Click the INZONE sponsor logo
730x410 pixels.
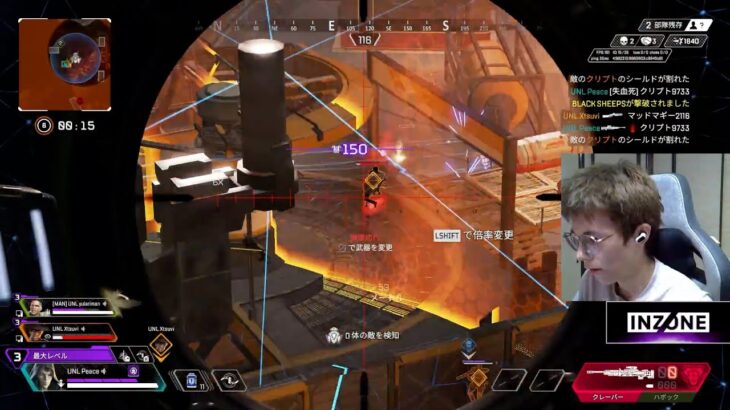point(669,322)
